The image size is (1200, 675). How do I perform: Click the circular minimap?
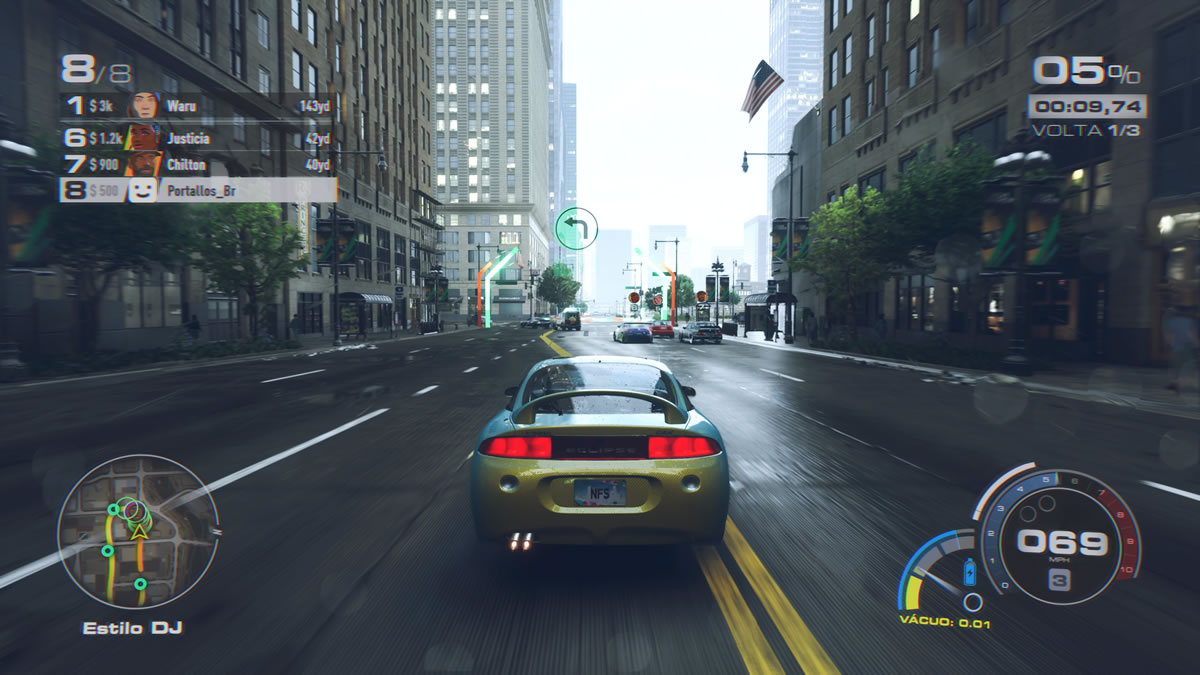pyautogui.click(x=137, y=532)
